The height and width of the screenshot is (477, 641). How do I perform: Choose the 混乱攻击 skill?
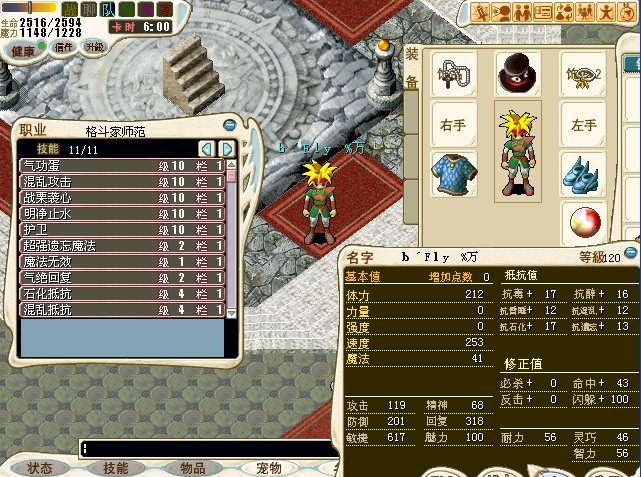122,181
